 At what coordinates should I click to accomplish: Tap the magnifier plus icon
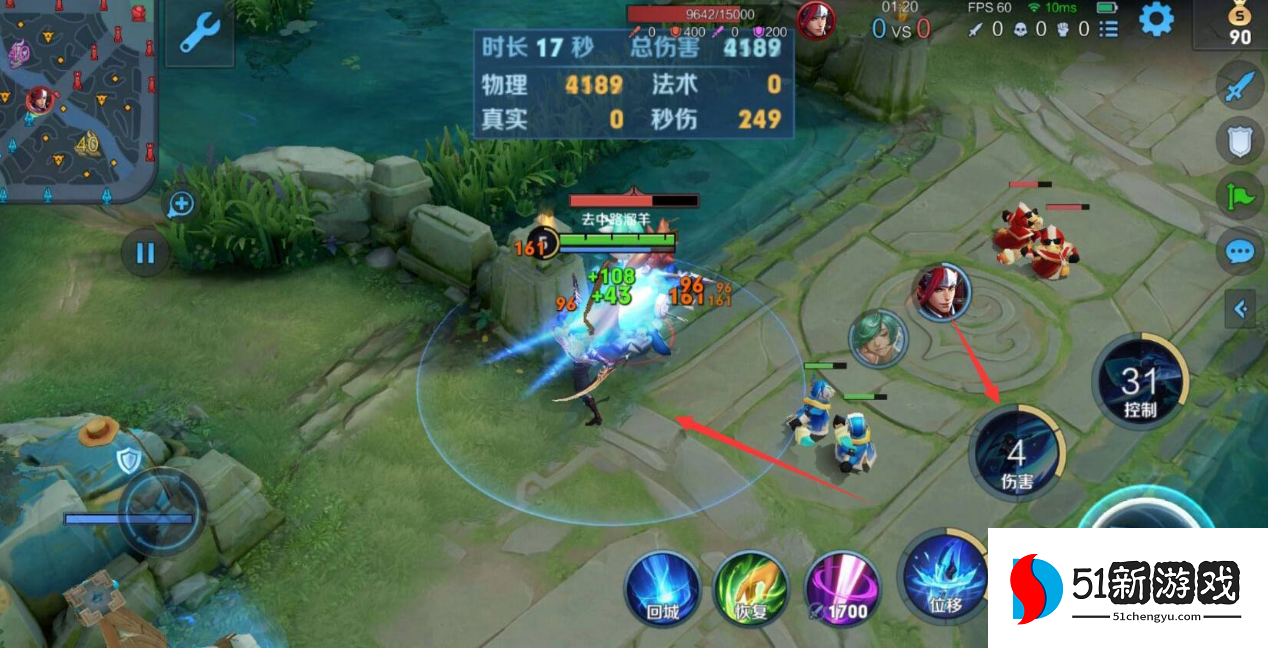pos(181,206)
